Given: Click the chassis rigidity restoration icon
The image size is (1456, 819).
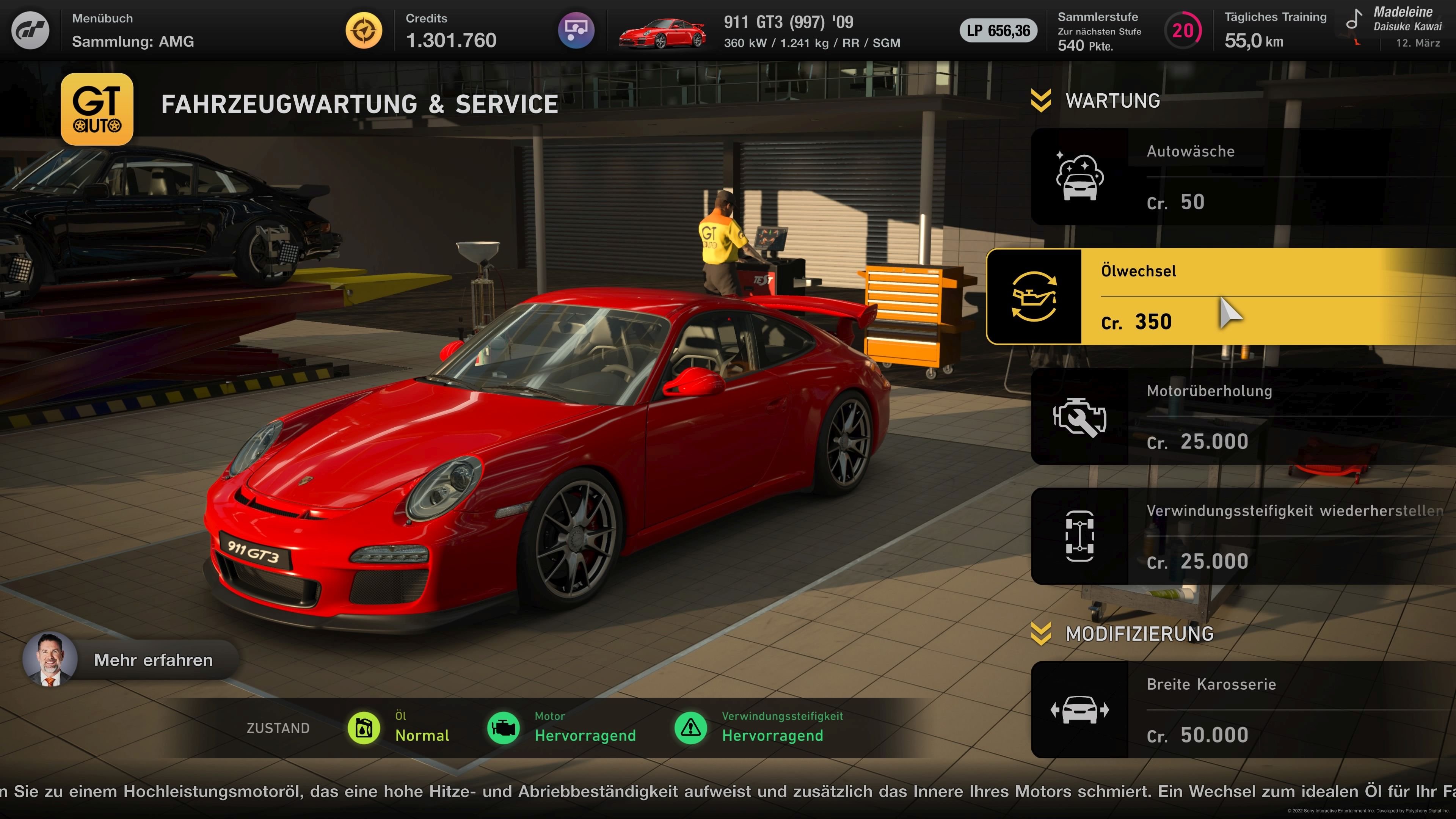Looking at the screenshot, I should [1079, 537].
